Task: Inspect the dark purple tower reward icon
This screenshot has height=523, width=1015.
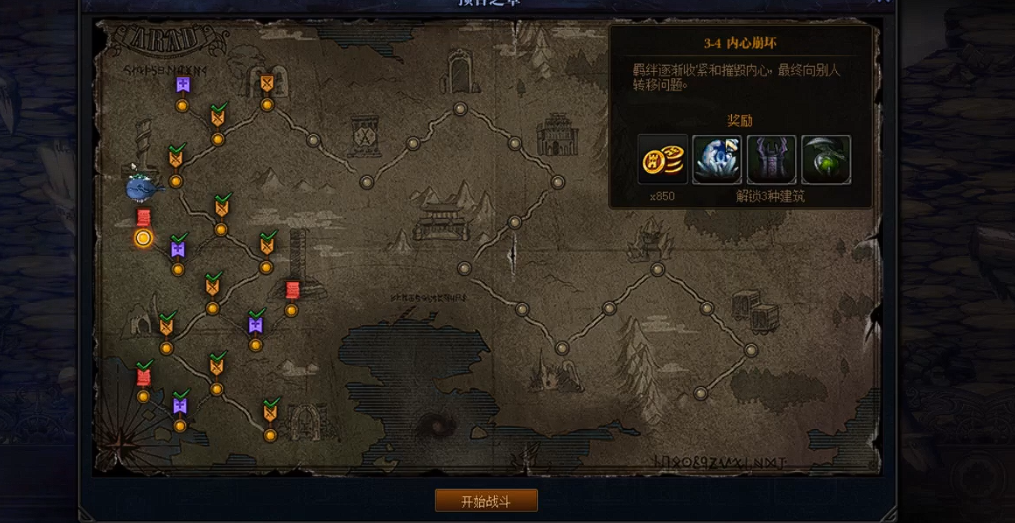Action: (772, 160)
